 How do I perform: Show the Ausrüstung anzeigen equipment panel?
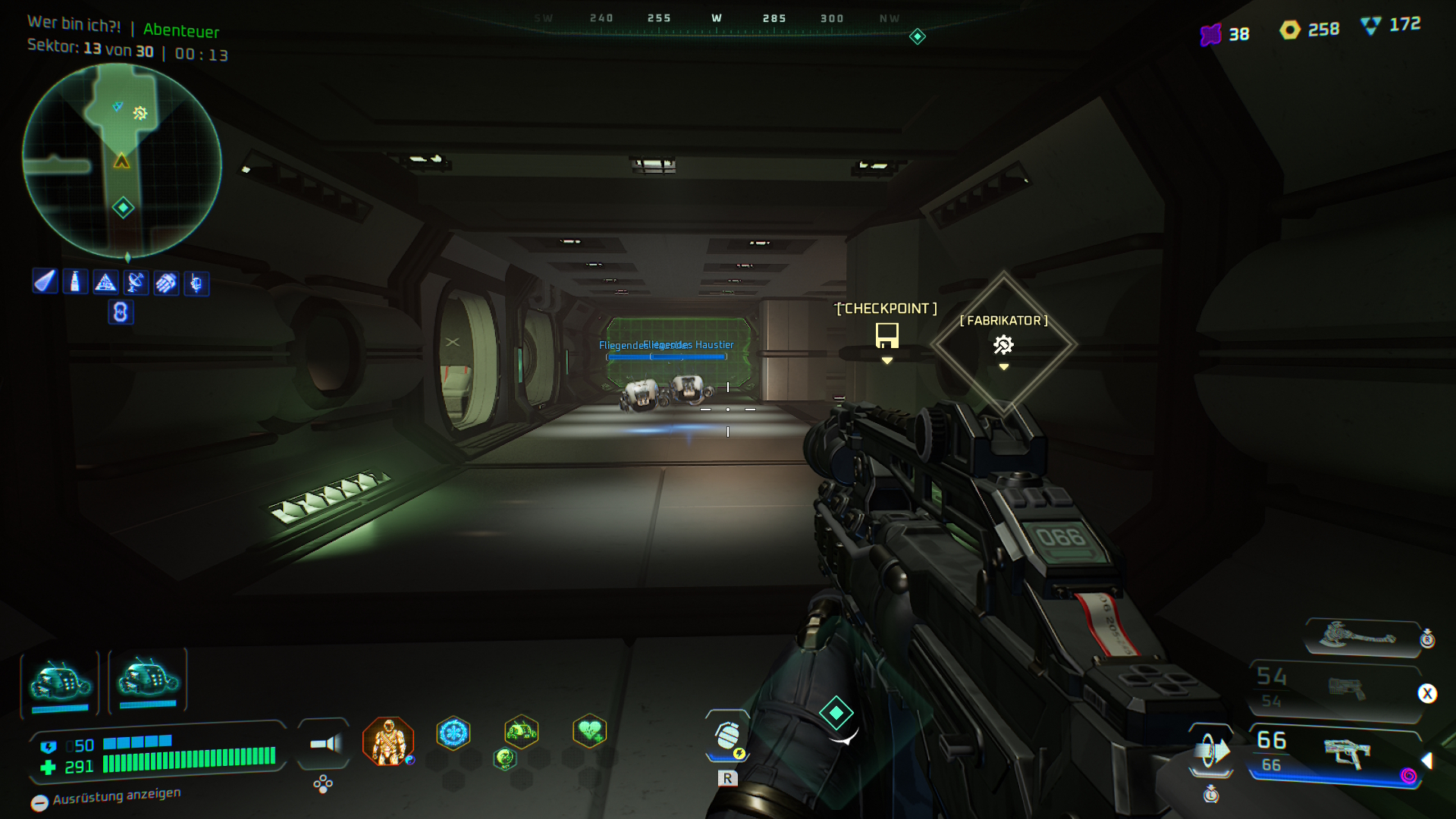pyautogui.click(x=106, y=797)
